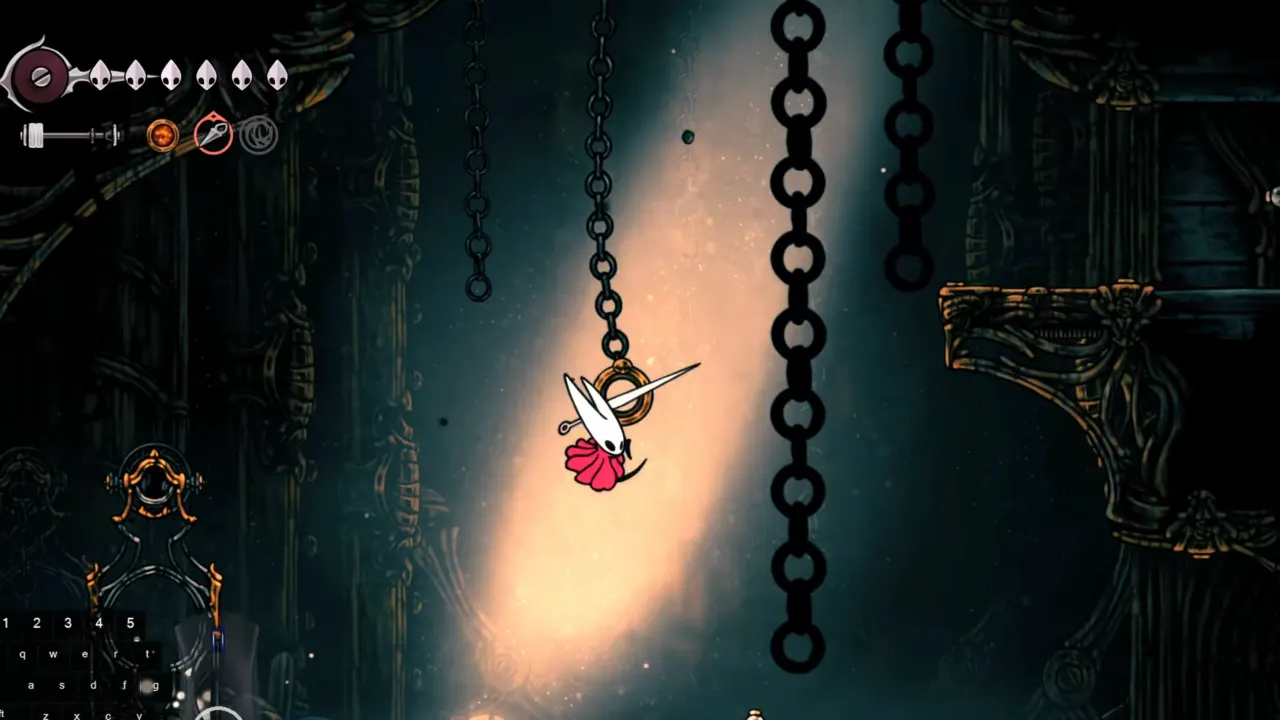Click the greyed-out spool crest icon
The height and width of the screenshot is (720, 1280).
(258, 135)
